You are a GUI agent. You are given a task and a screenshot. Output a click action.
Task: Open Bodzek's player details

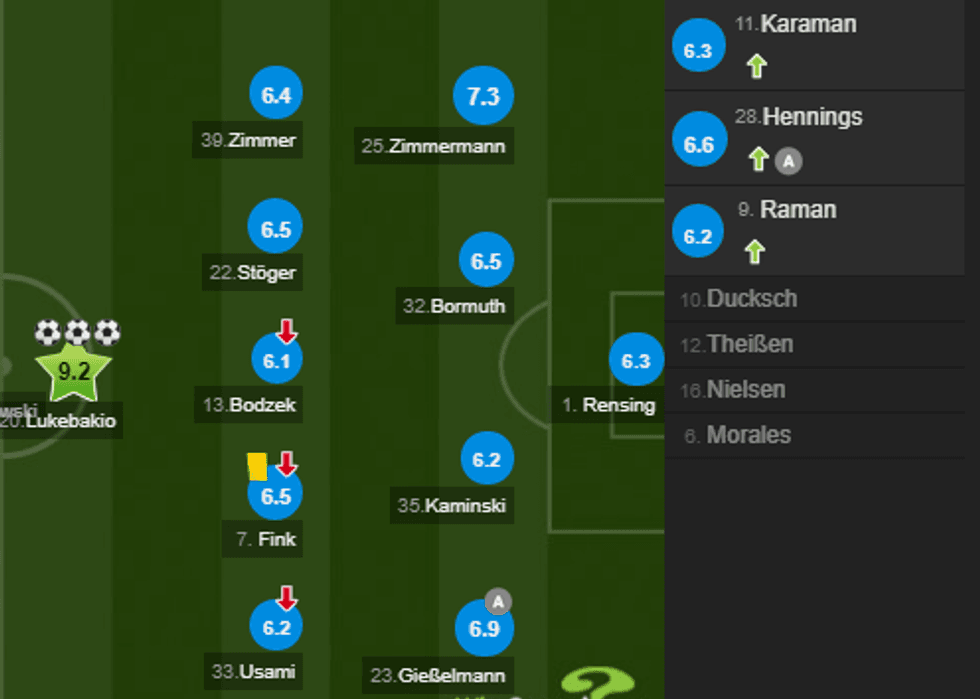coord(276,362)
